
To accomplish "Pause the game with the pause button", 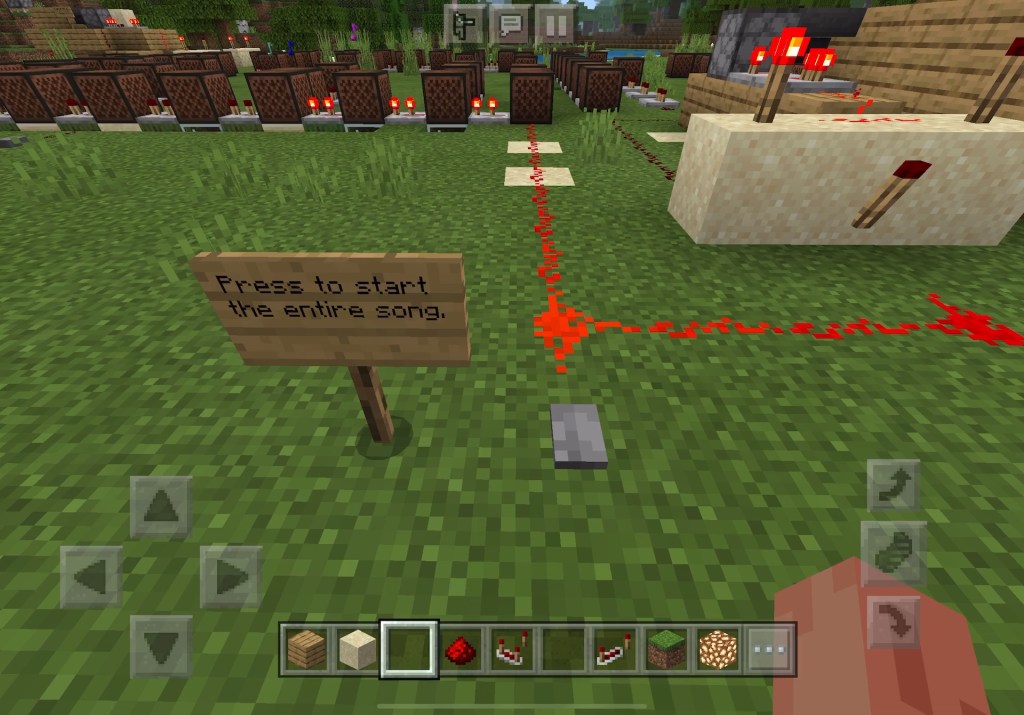I will pos(555,24).
